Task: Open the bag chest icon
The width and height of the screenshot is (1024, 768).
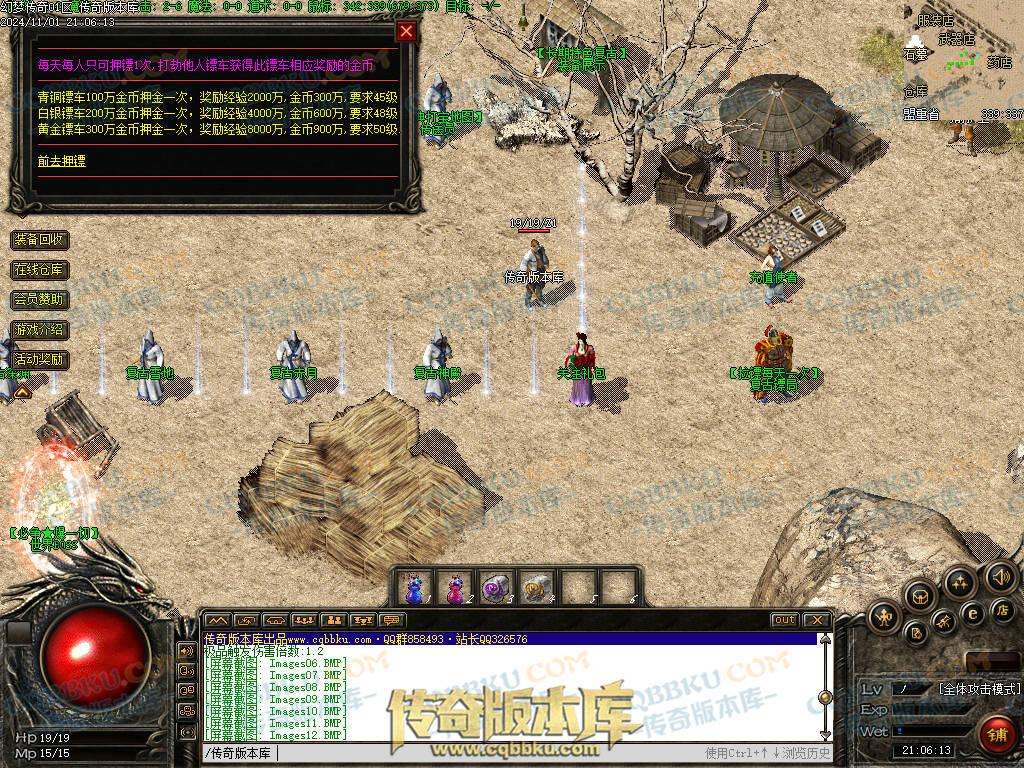Action: tap(919, 596)
